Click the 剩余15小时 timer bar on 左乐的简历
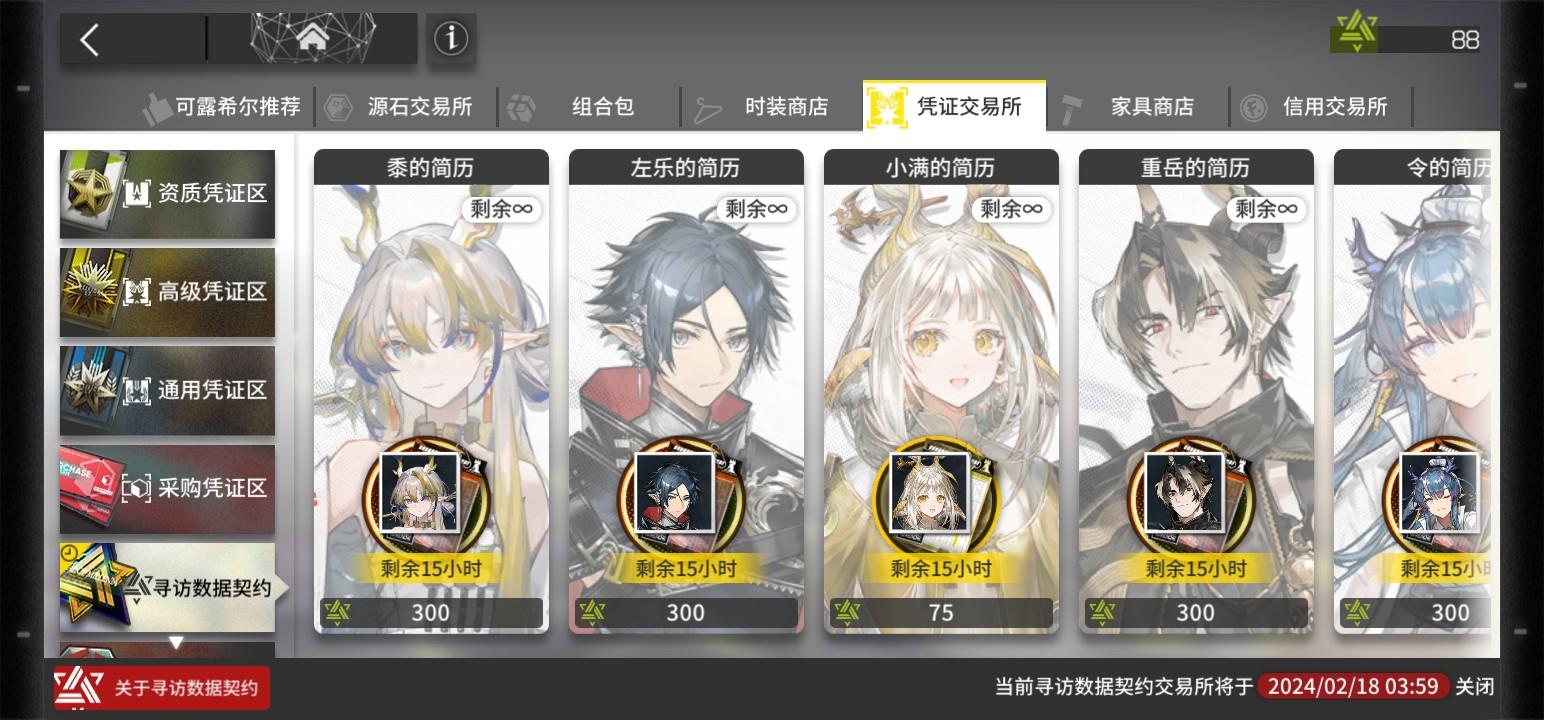Image resolution: width=1544 pixels, height=720 pixels. 686,567
